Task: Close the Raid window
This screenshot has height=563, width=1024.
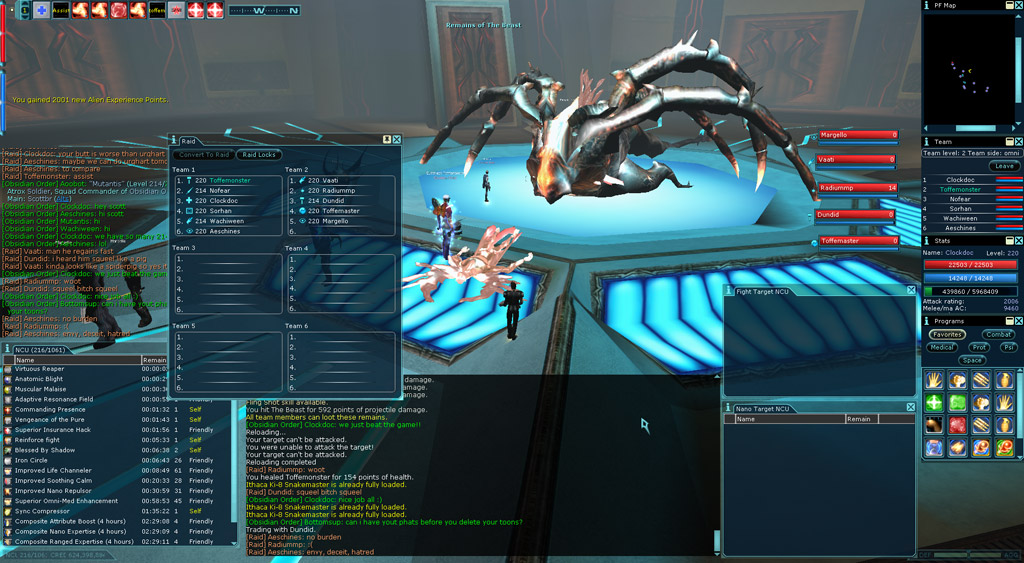Action: [x=397, y=140]
